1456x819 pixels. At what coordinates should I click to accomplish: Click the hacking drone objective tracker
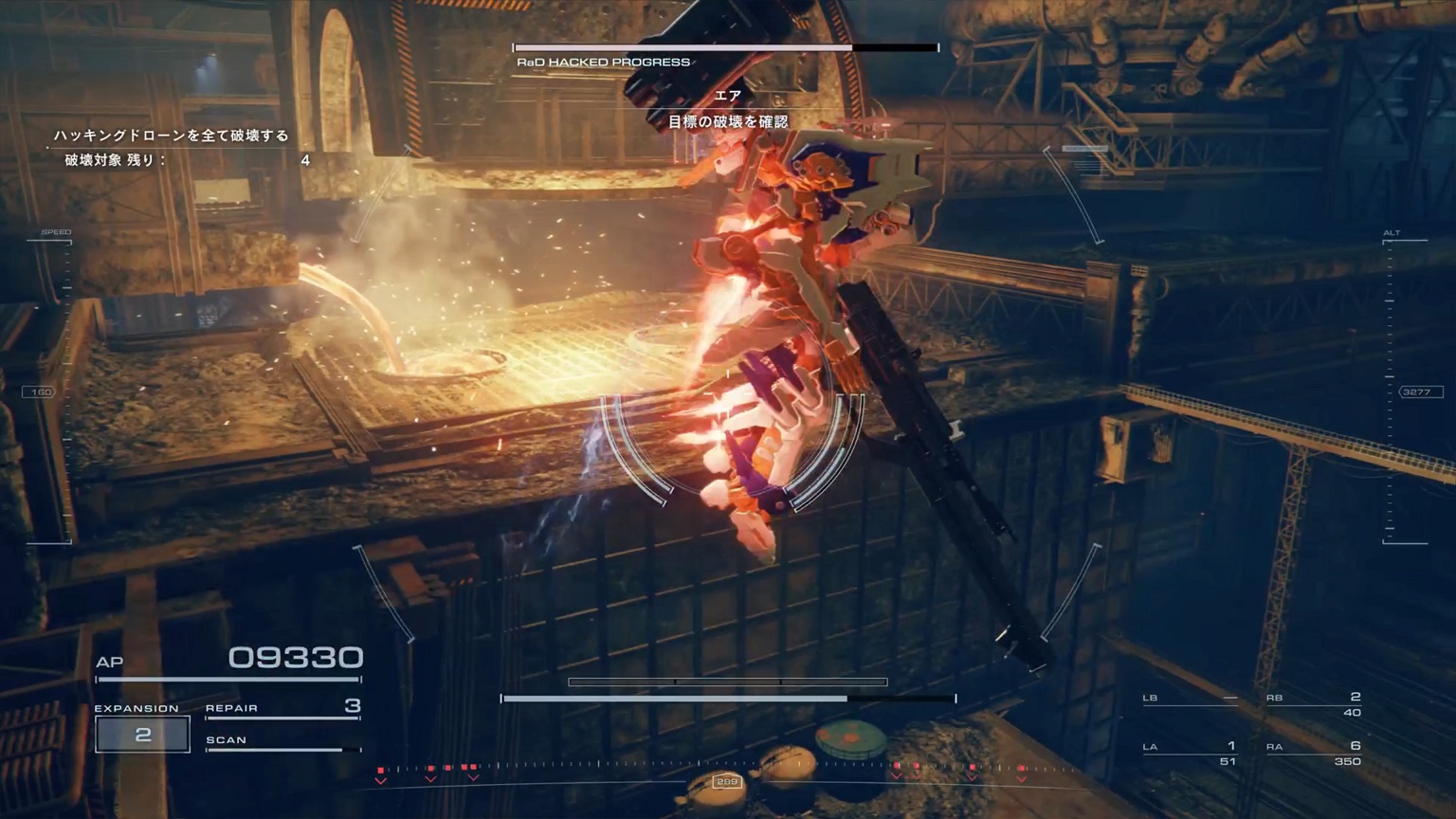pos(180,148)
